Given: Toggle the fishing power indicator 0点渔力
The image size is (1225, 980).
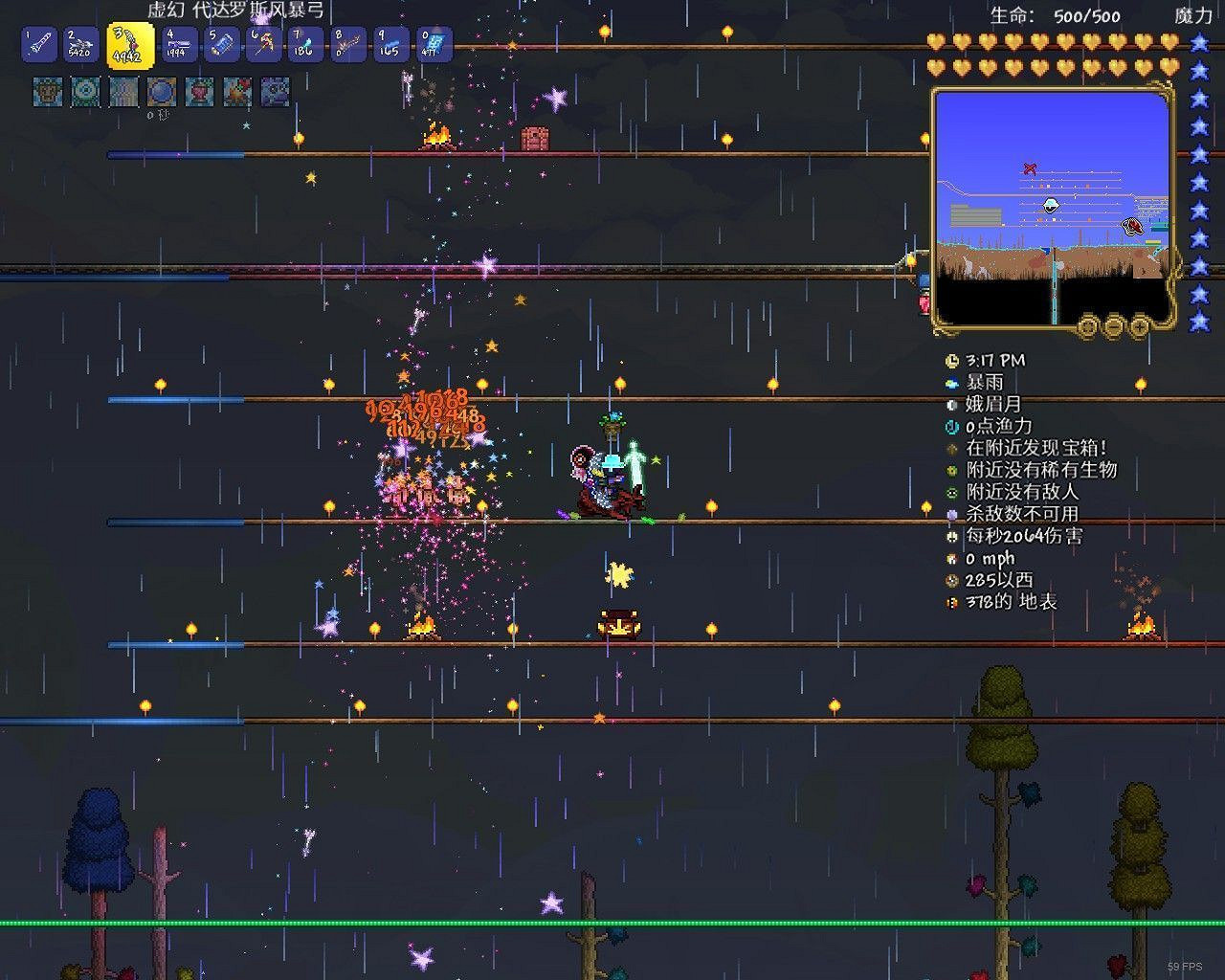Looking at the screenshot, I should [950, 426].
